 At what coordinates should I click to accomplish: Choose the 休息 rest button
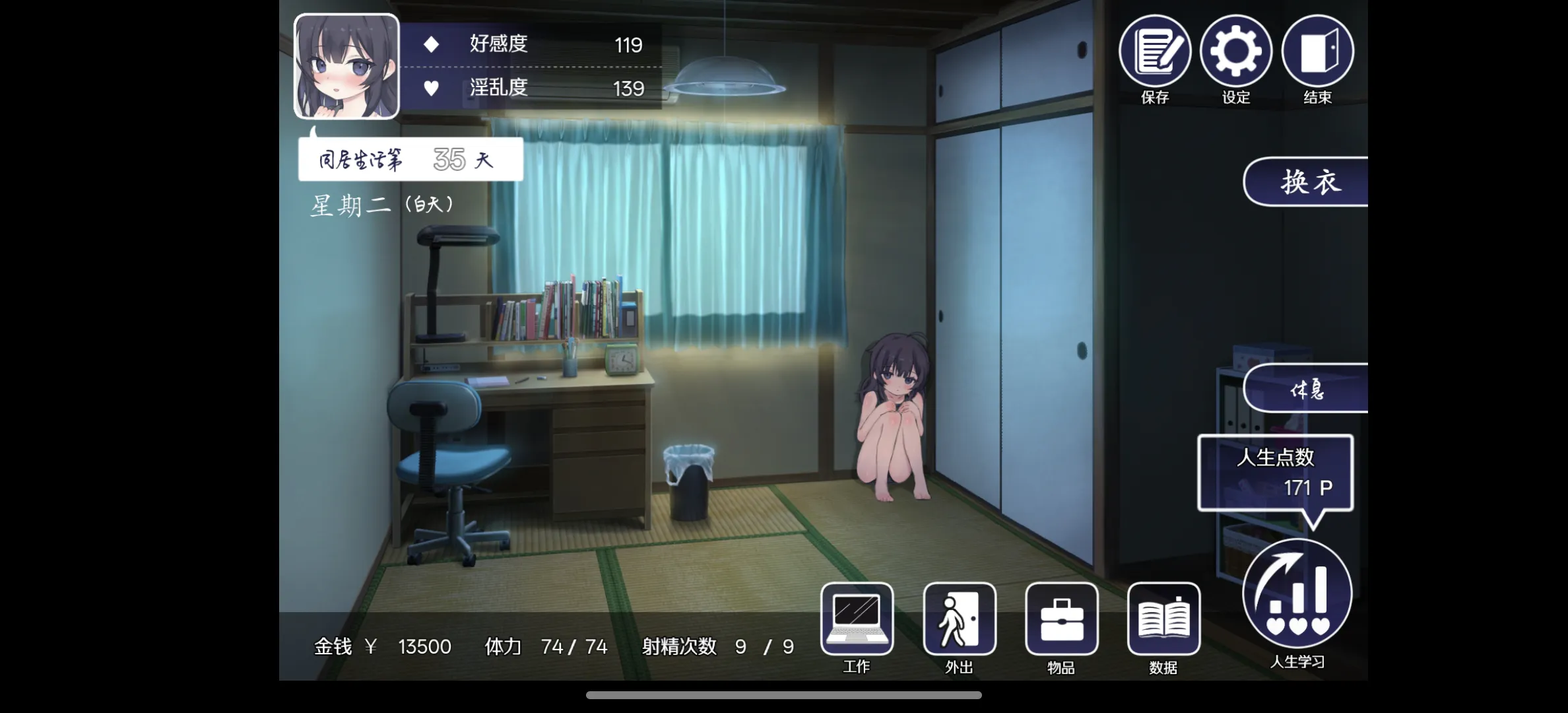(1307, 389)
